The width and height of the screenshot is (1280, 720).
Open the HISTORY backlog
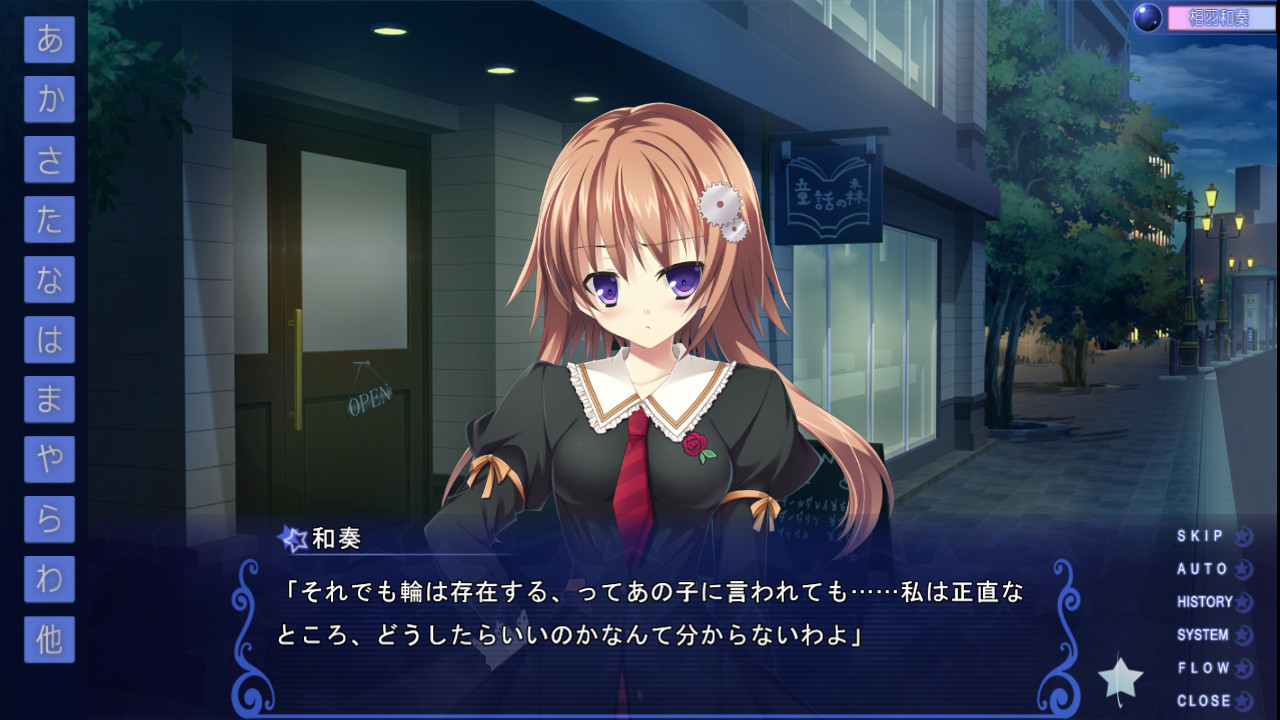[x=1206, y=602]
